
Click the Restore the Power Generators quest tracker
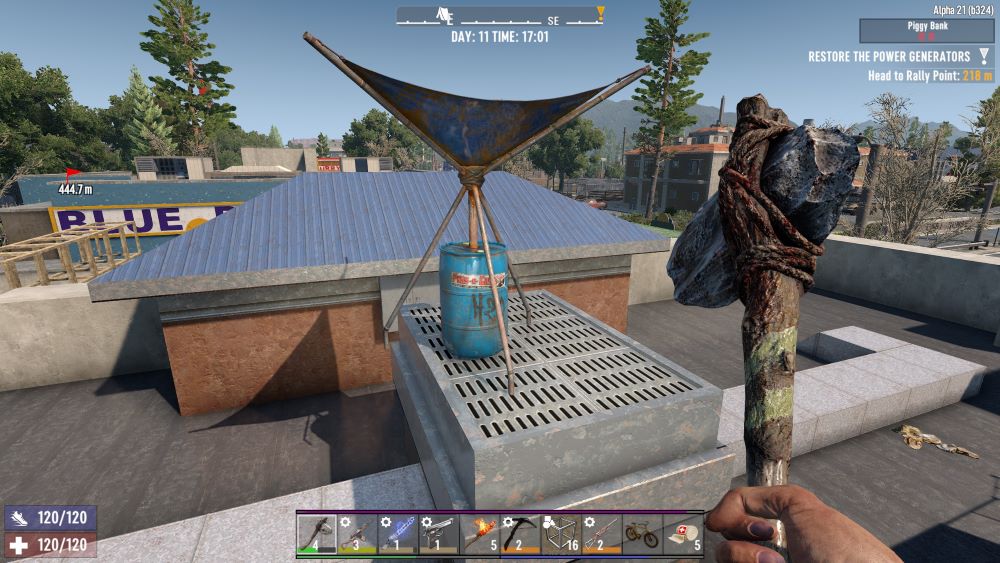click(x=889, y=57)
